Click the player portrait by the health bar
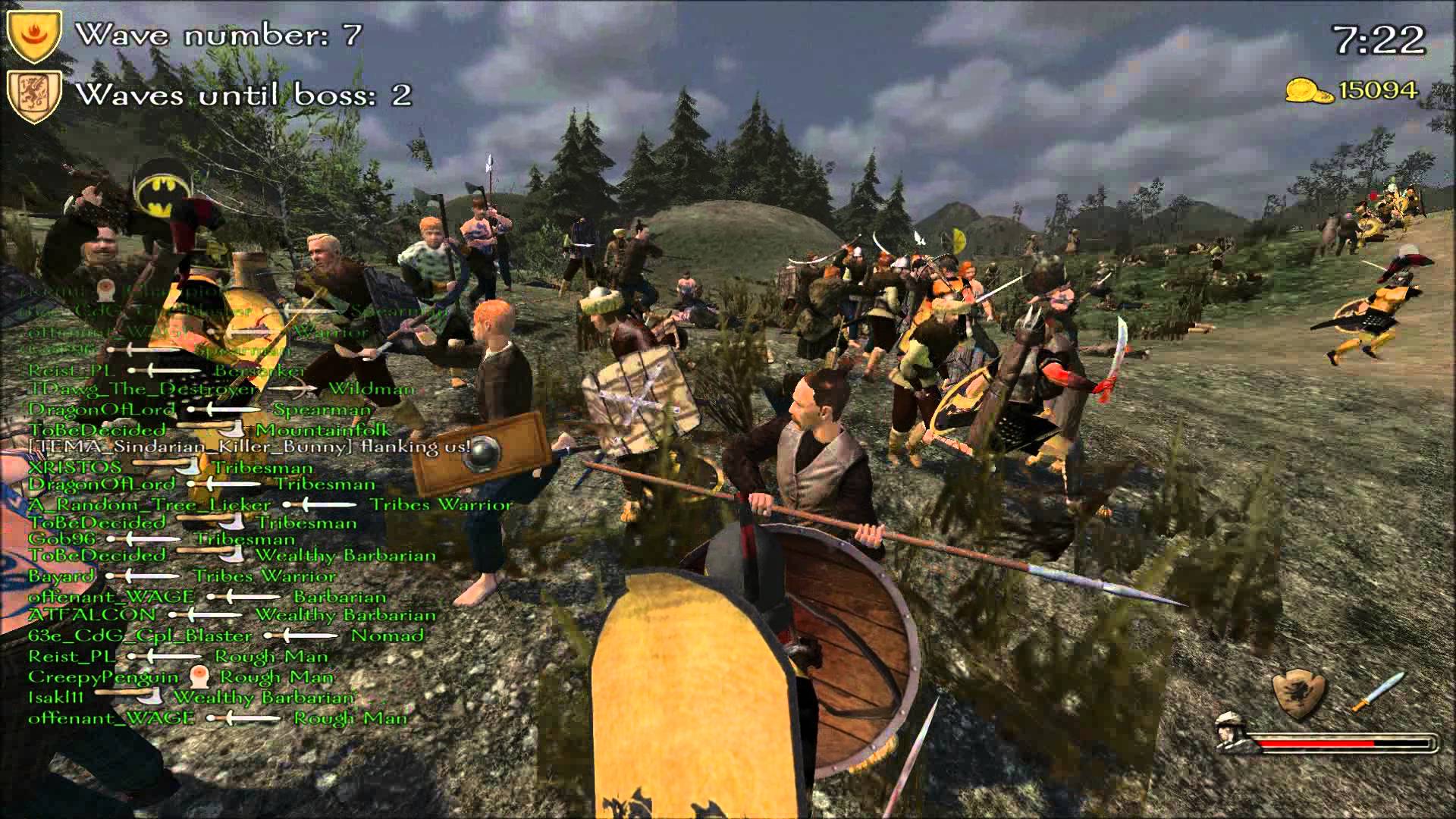 (1233, 733)
